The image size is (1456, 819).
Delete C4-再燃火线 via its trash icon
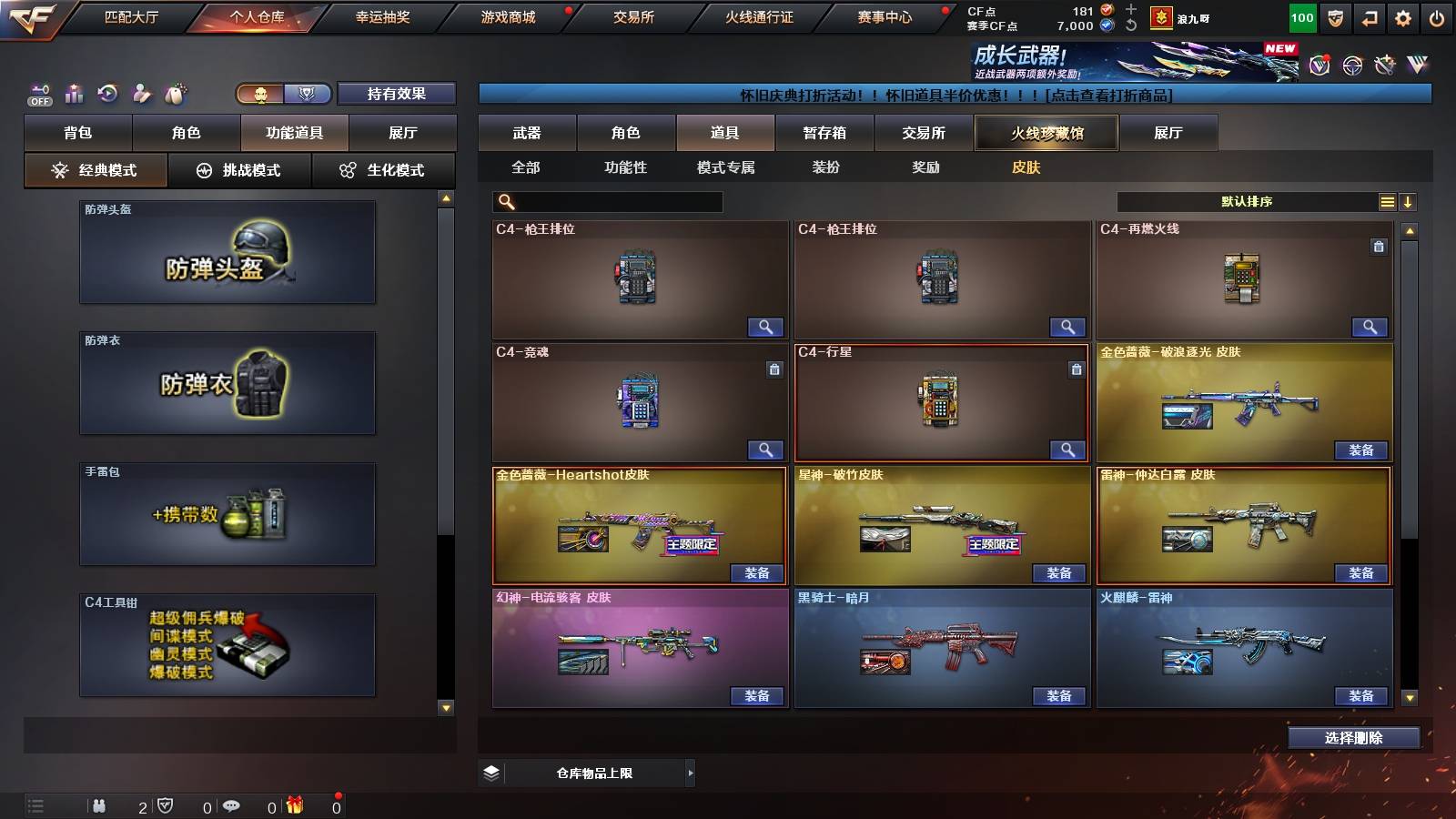pos(1377,244)
